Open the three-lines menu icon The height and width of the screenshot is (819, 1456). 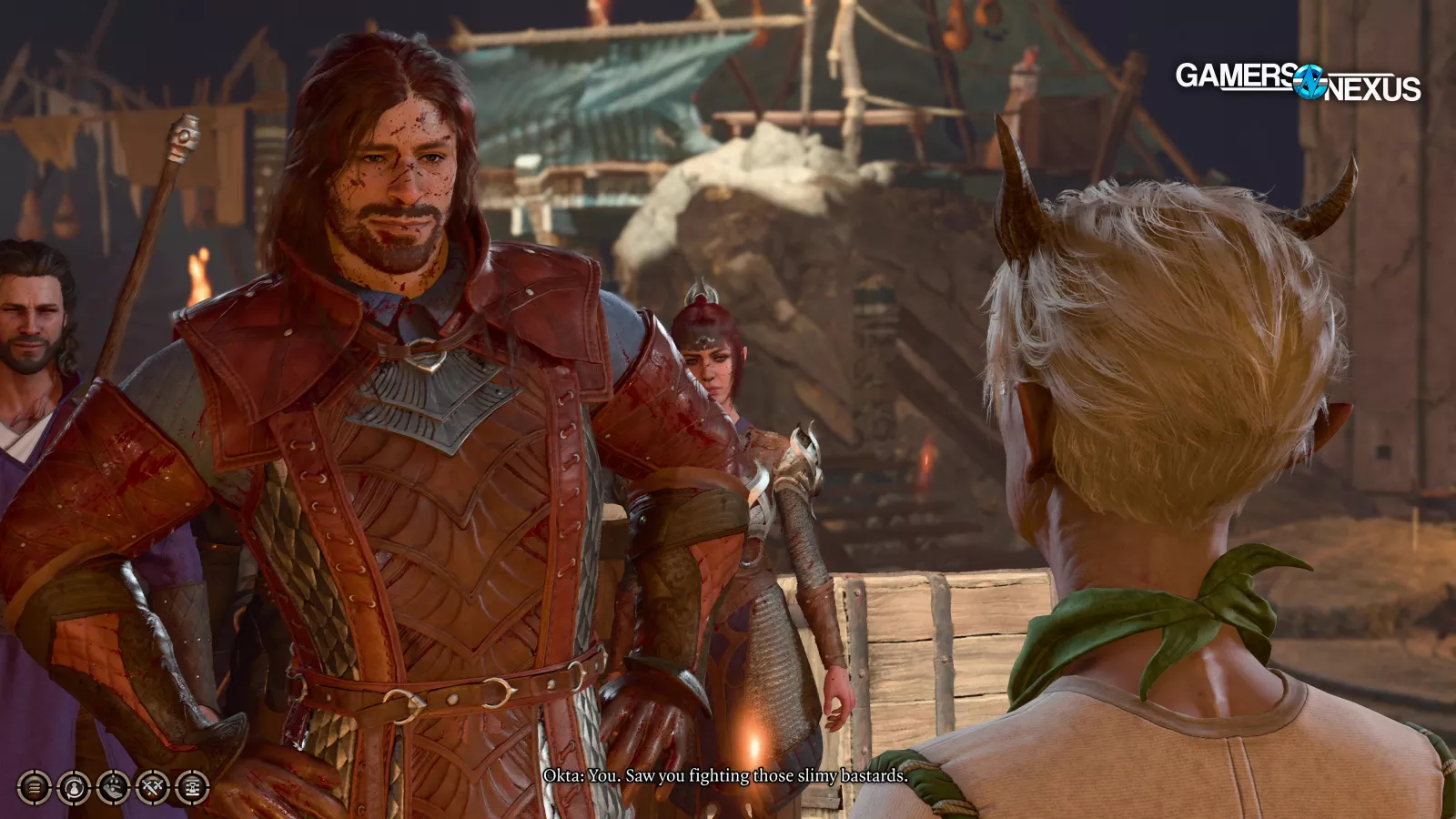coord(35,787)
